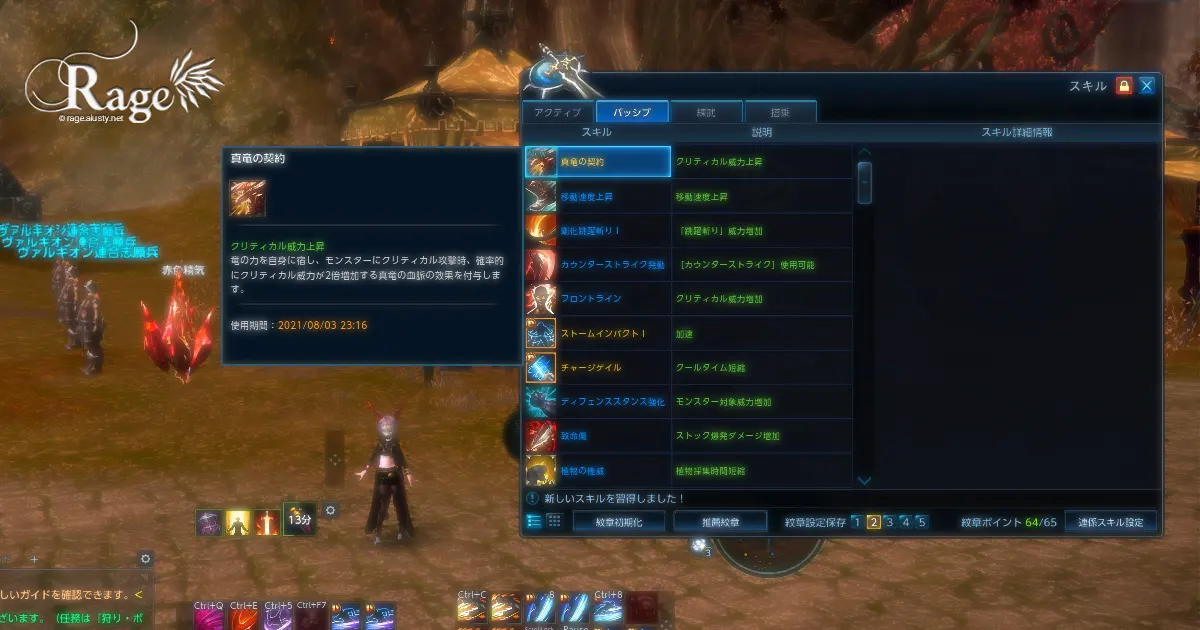This screenshot has height=630, width=1200.
Task: Pick the フロントライン skill entry
Action: click(x=597, y=299)
